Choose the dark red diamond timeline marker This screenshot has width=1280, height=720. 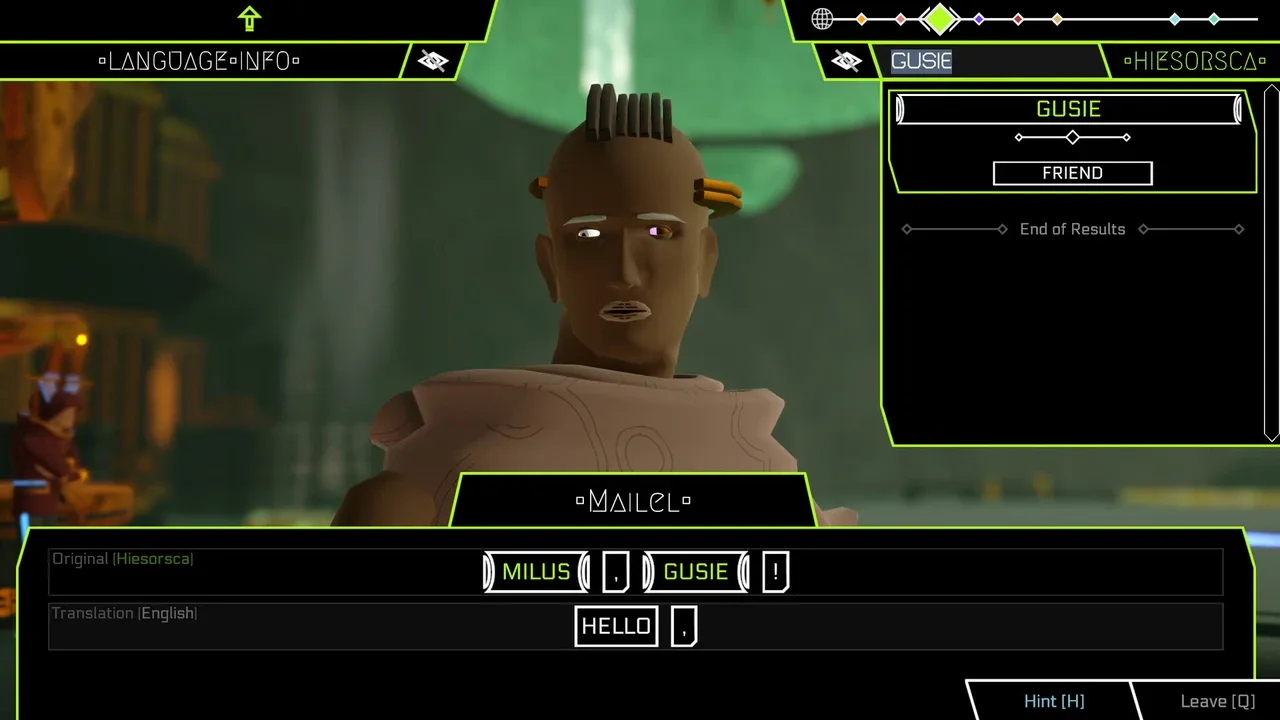1018,19
